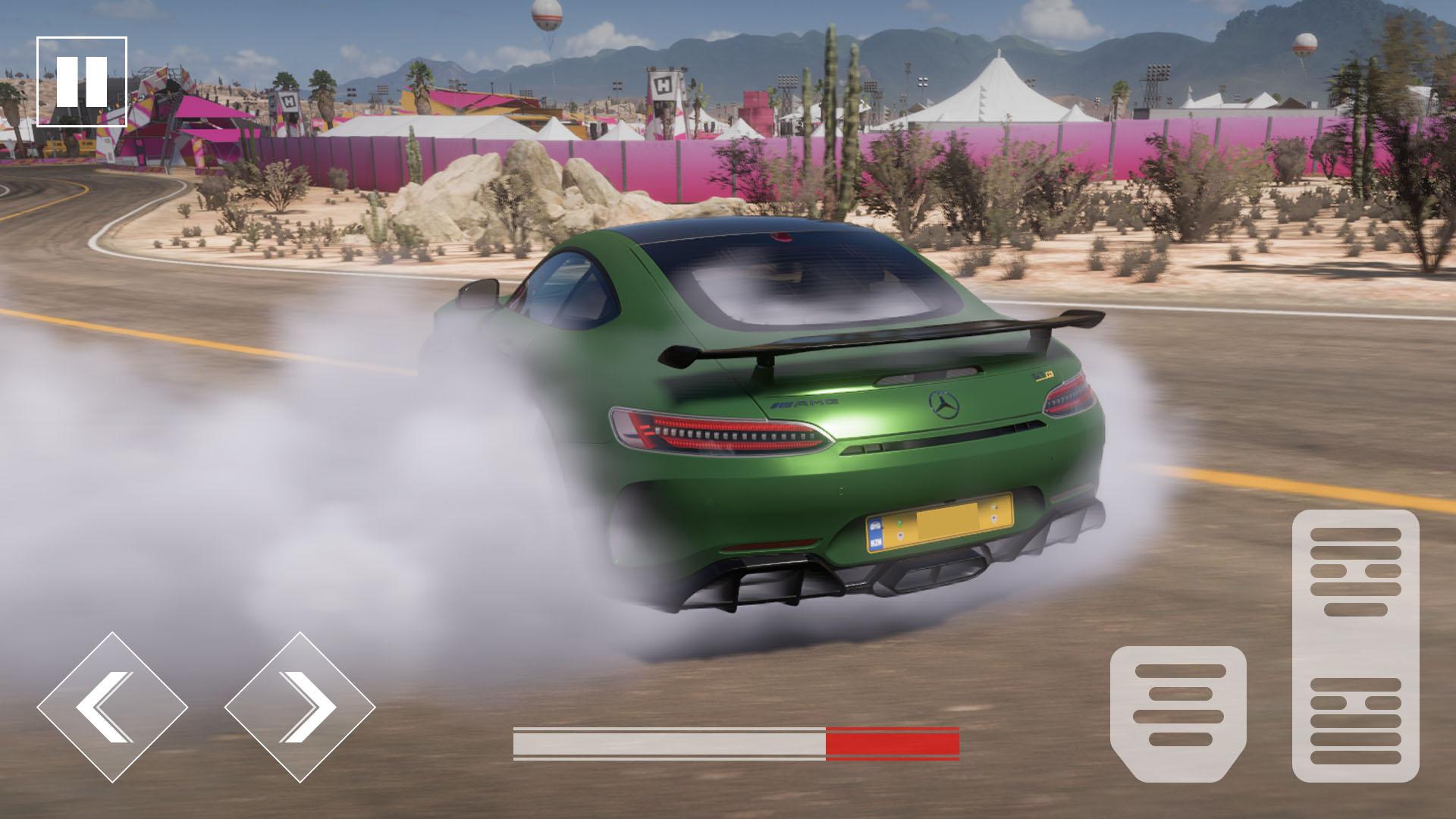Steer left with the left arrow
The image size is (1456, 819).
(112, 707)
